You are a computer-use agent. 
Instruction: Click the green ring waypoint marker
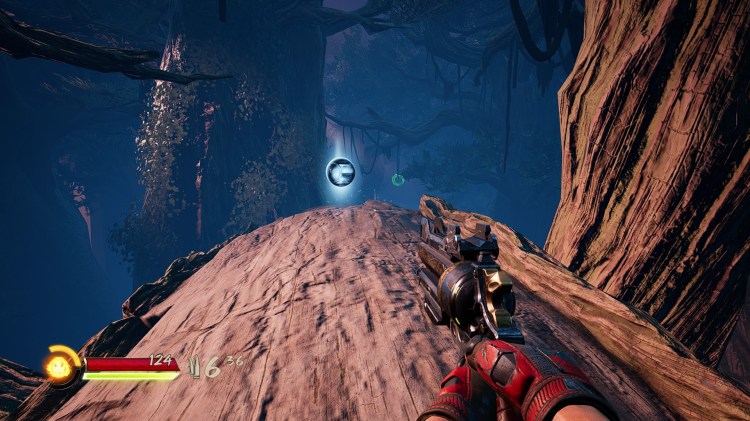398,180
